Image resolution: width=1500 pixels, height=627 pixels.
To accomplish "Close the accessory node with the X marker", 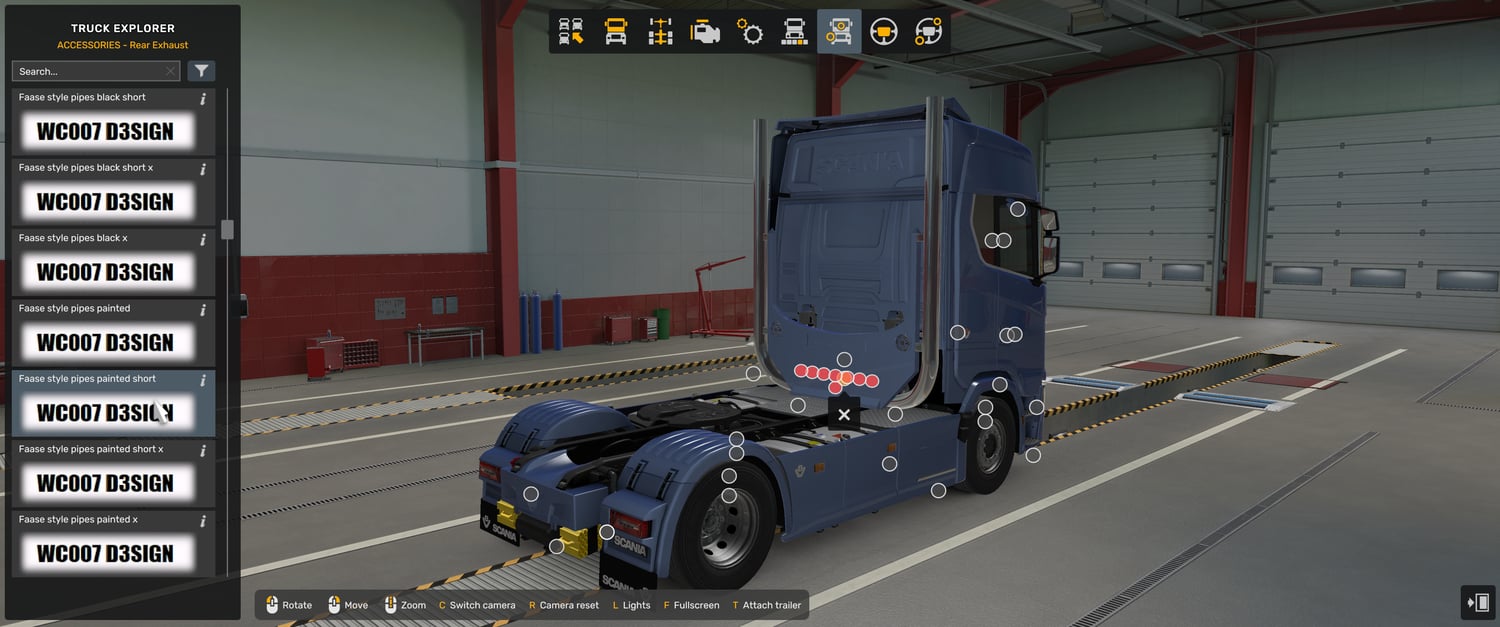I will (844, 414).
